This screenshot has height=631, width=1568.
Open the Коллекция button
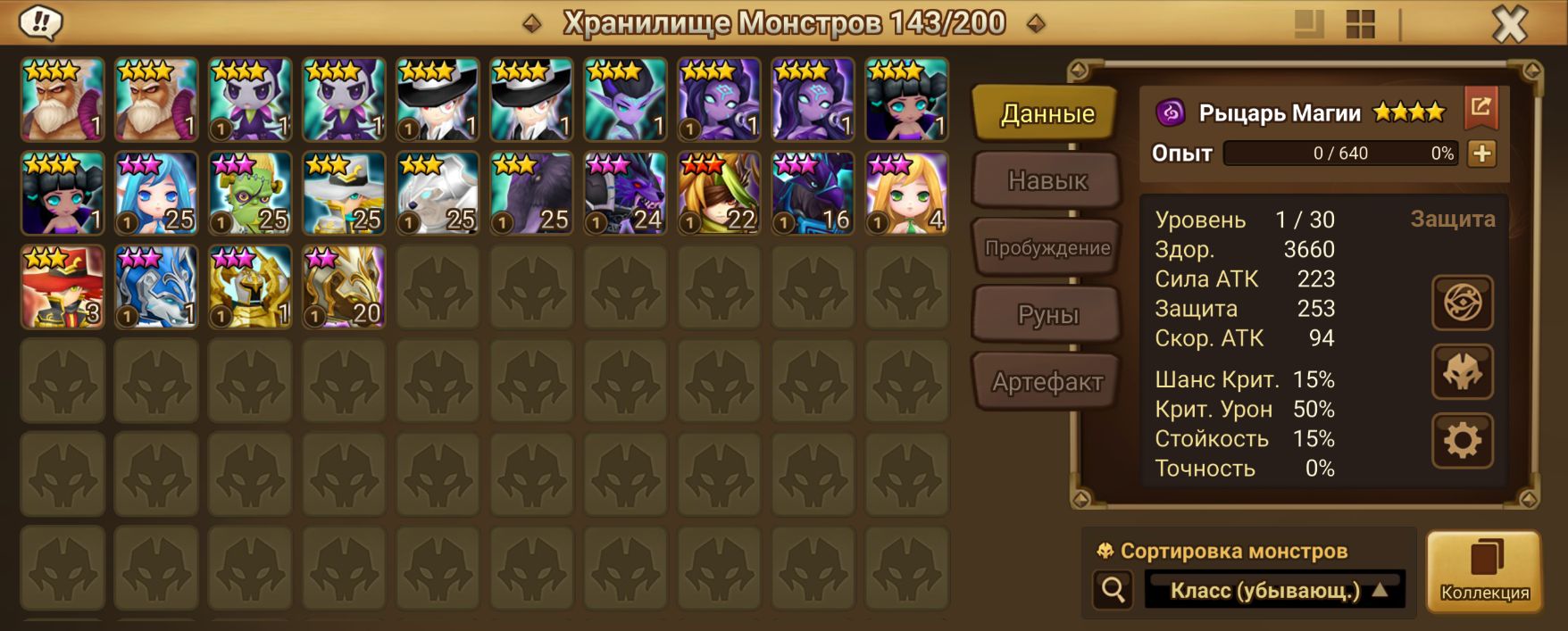1484,571
